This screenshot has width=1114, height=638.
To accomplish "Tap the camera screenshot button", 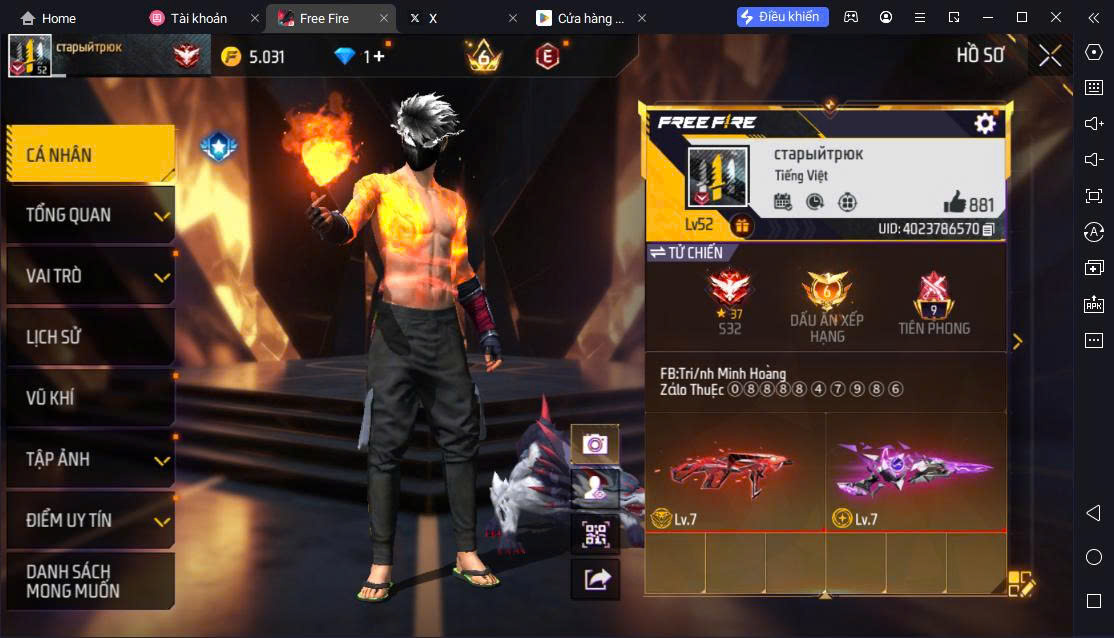I will coord(595,444).
